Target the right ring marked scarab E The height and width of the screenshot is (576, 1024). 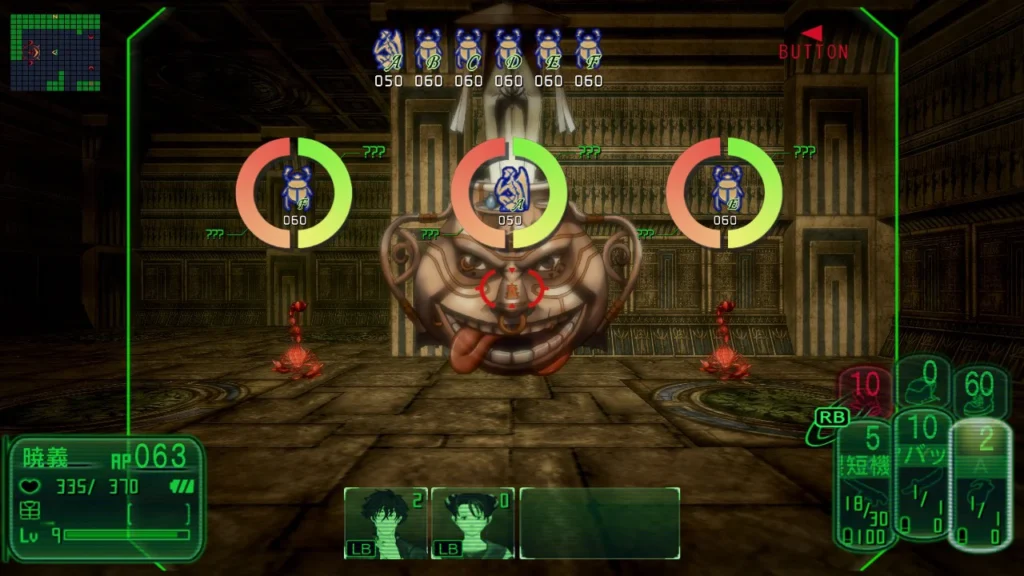click(x=724, y=193)
